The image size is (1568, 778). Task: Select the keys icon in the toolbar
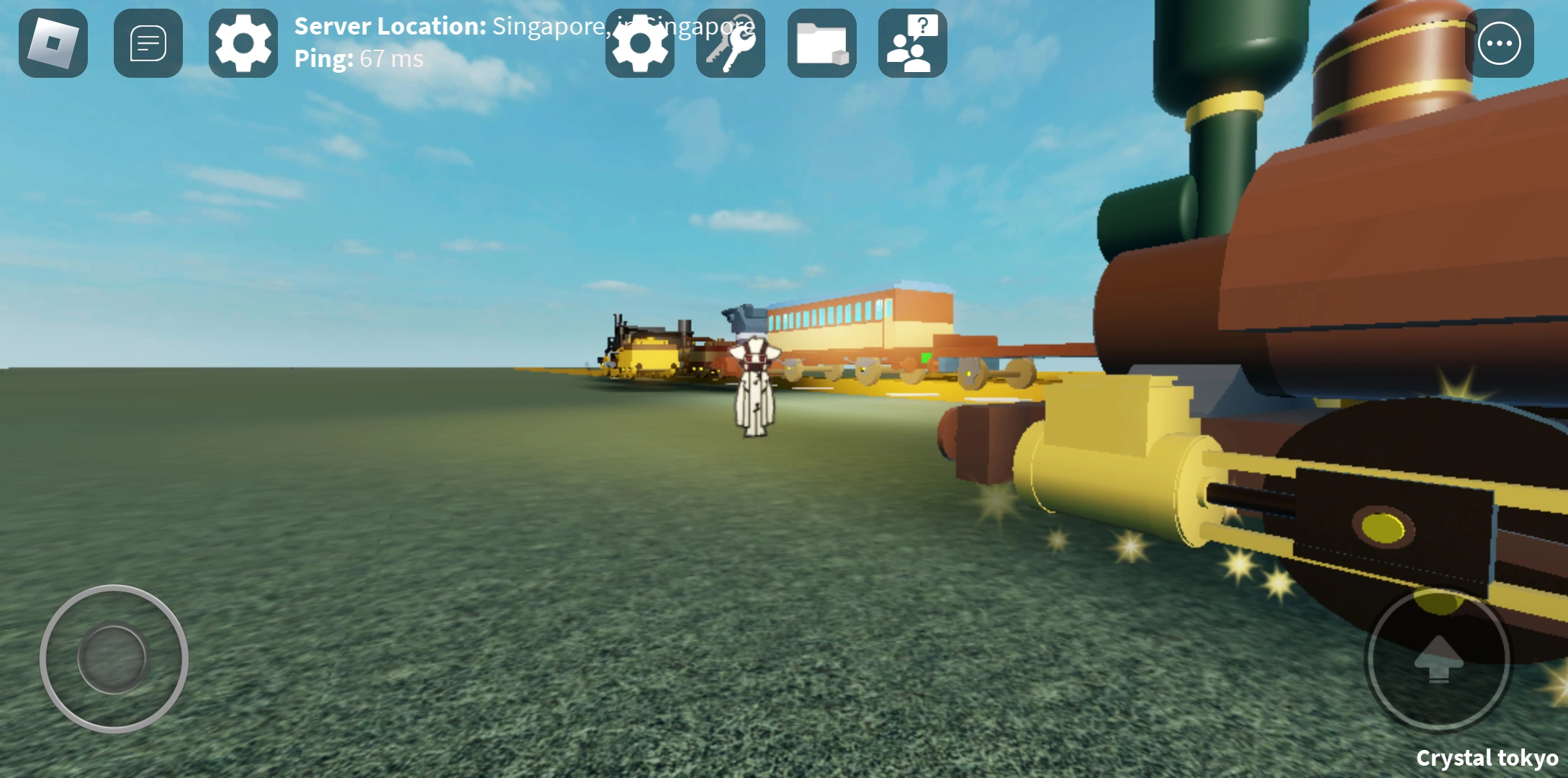(x=730, y=43)
